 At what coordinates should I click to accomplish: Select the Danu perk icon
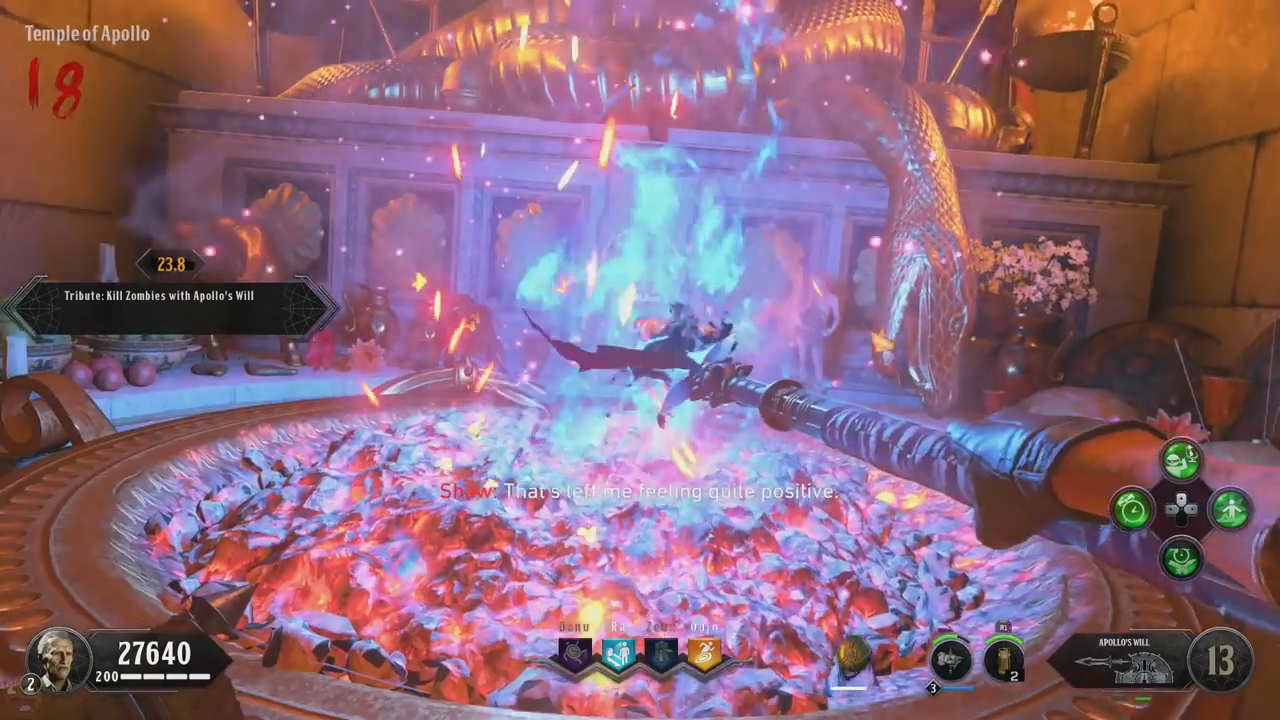pyautogui.click(x=575, y=654)
